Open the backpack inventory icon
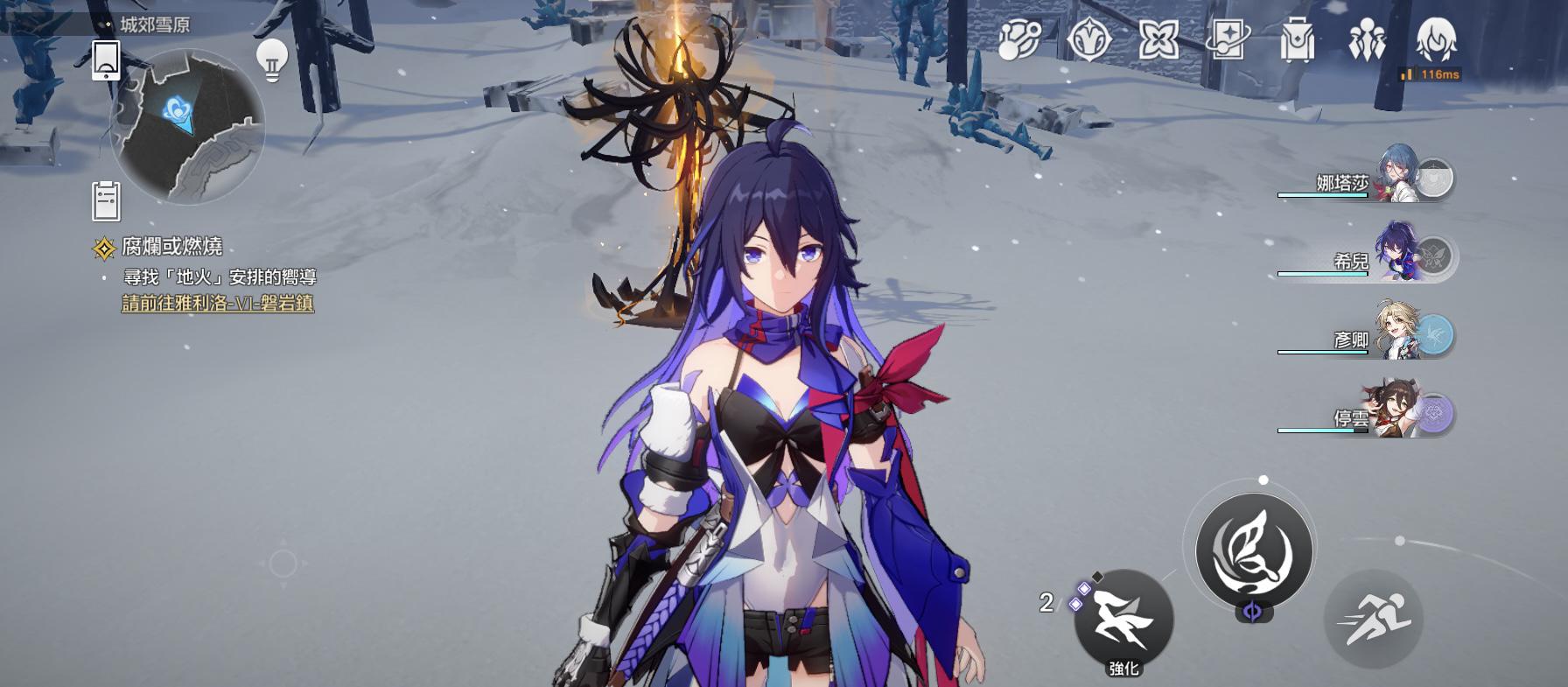This screenshot has height=687, width=1568. pos(1297,40)
